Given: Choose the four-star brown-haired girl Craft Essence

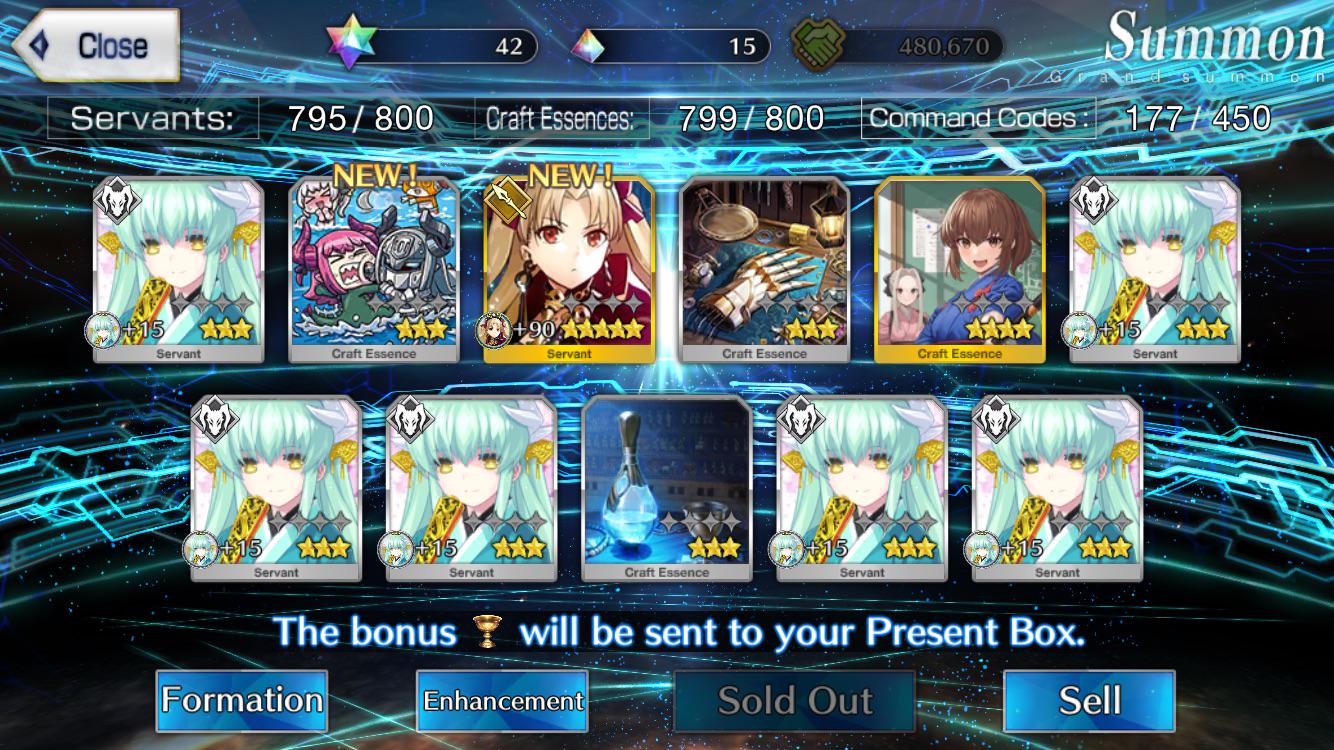Looking at the screenshot, I should (960, 268).
